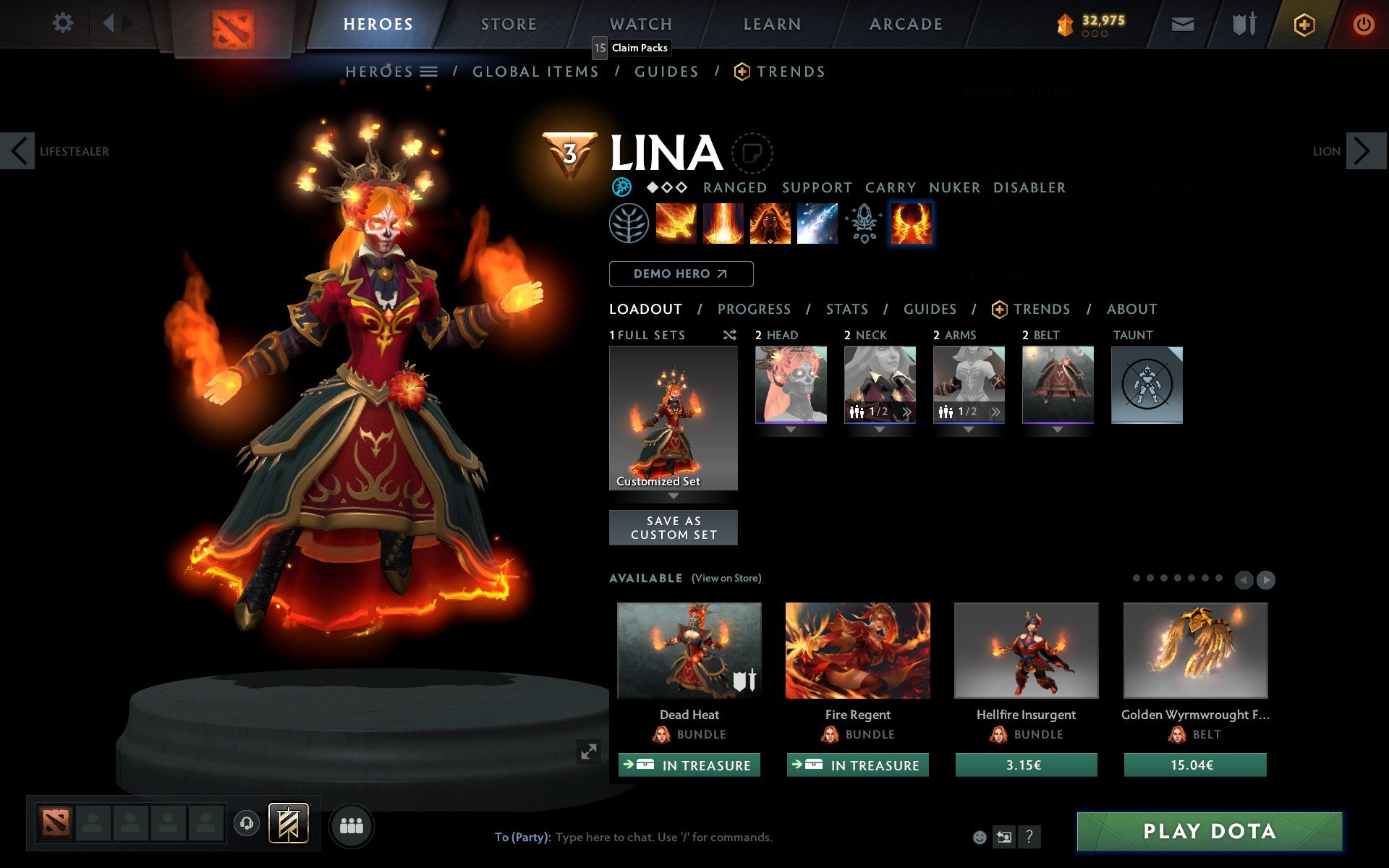Switch to the STATS tab
The width and height of the screenshot is (1389, 868).
click(846, 309)
